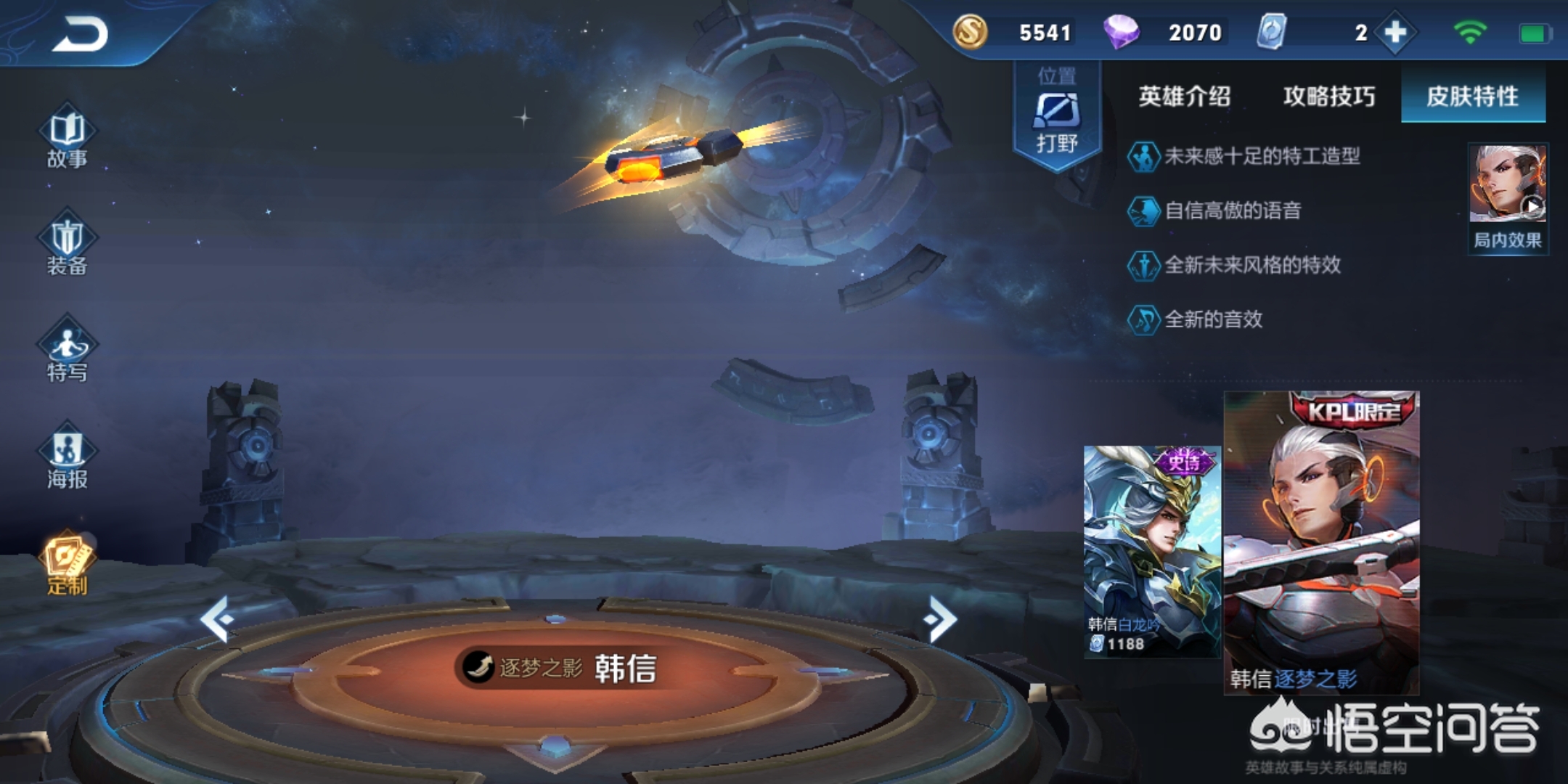Select the 皮肤特性 tab
The height and width of the screenshot is (784, 1568).
1473,96
